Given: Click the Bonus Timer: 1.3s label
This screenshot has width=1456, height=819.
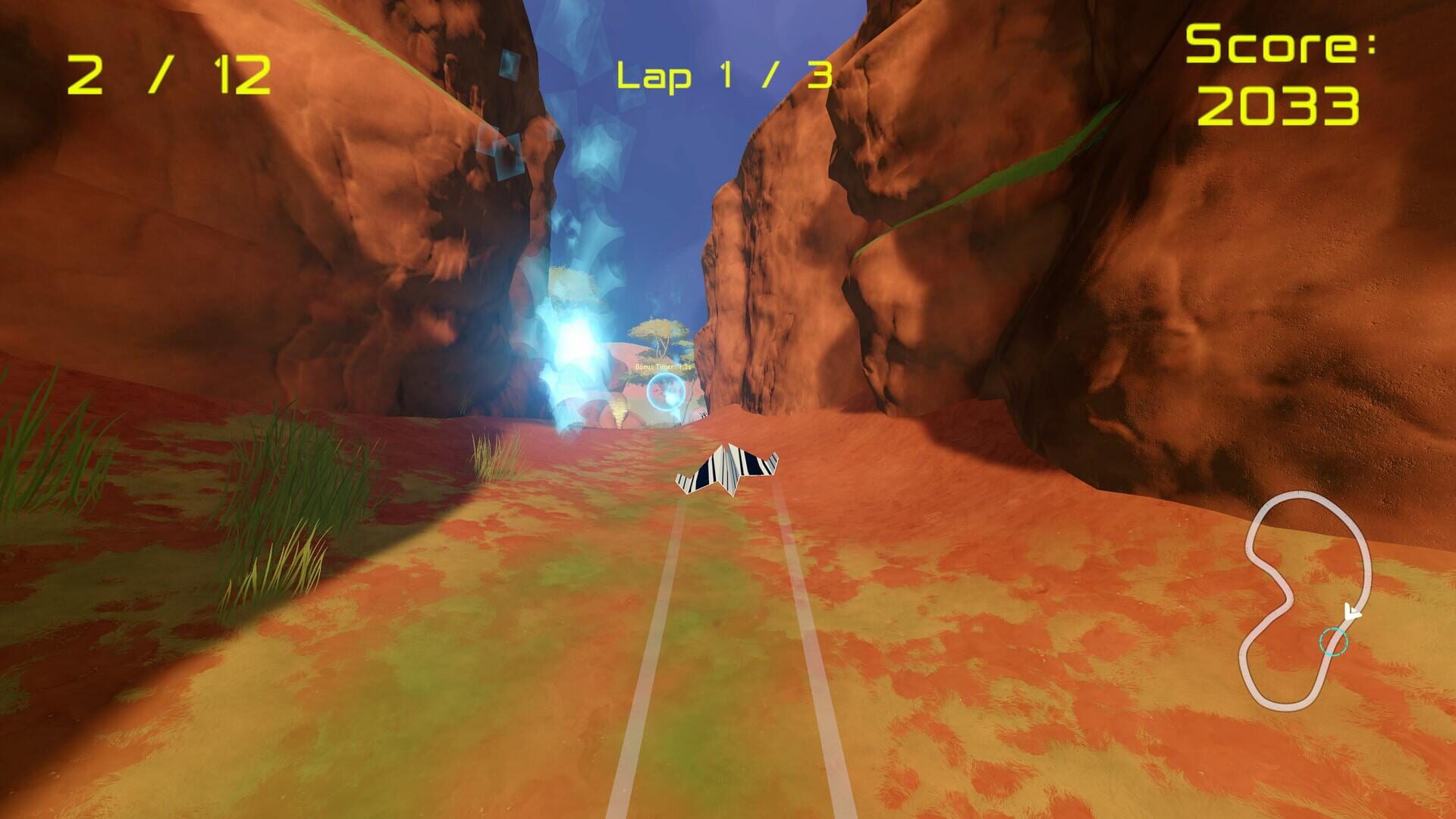Looking at the screenshot, I should tap(664, 366).
